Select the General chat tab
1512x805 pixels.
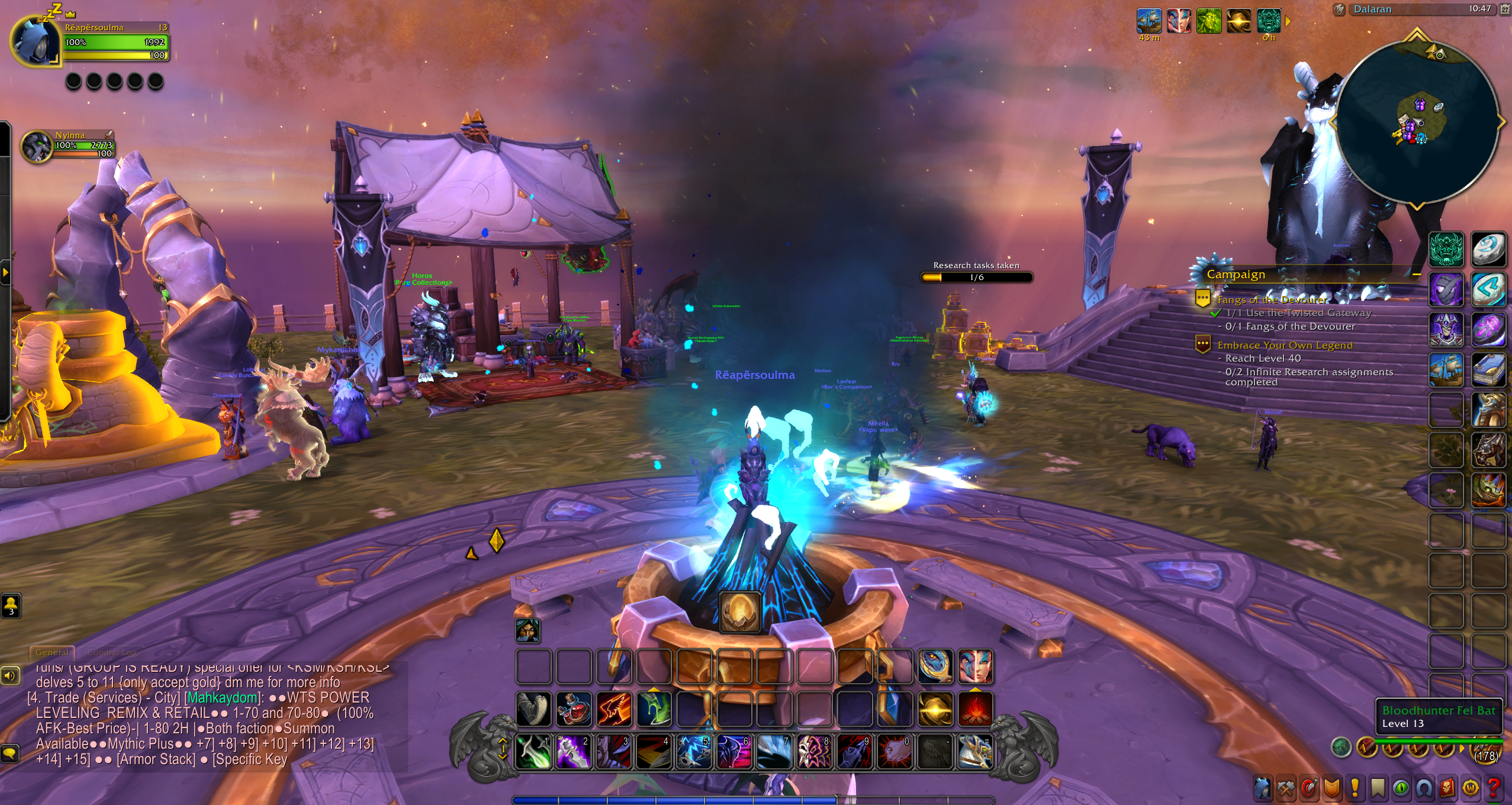[x=52, y=652]
